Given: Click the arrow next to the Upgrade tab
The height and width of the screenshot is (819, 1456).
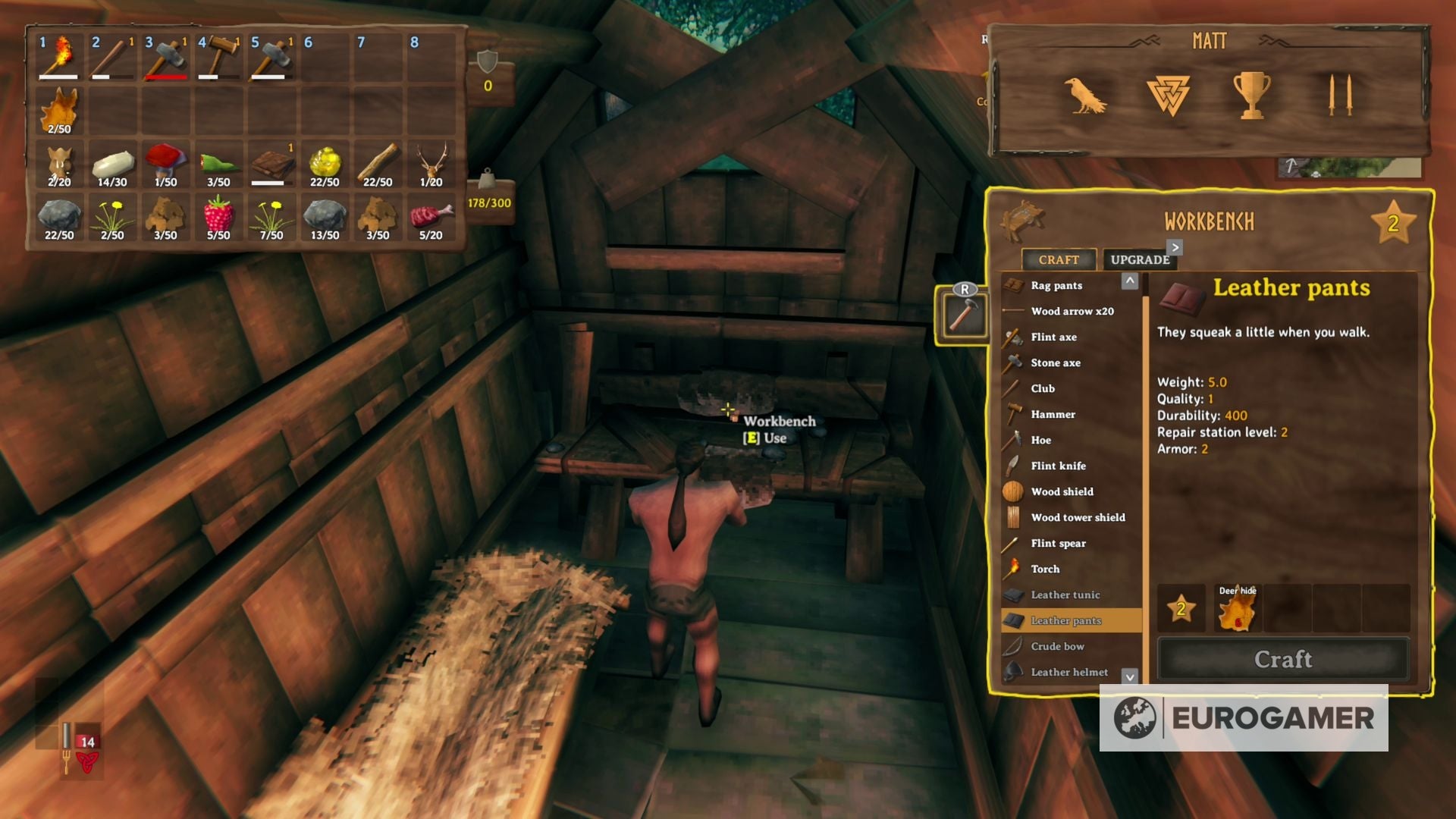Looking at the screenshot, I should click(x=1174, y=247).
